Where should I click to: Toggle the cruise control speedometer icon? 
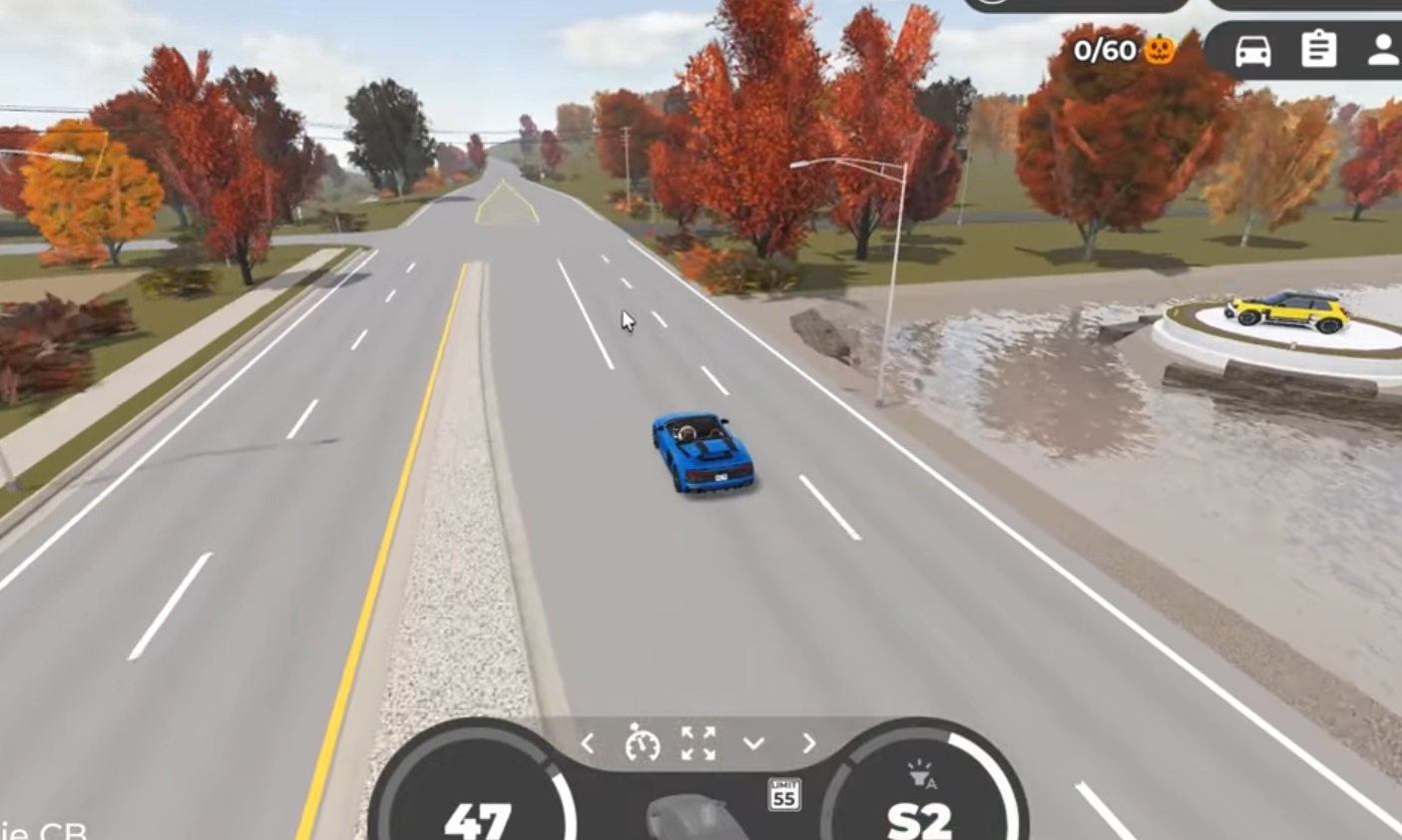click(x=643, y=744)
